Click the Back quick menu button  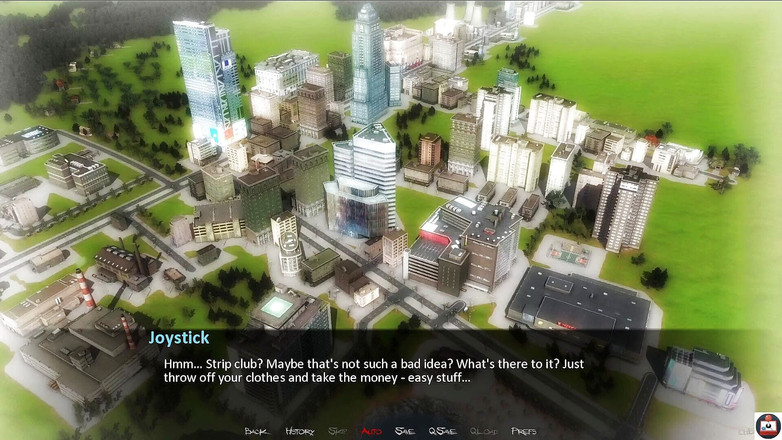[256, 431]
